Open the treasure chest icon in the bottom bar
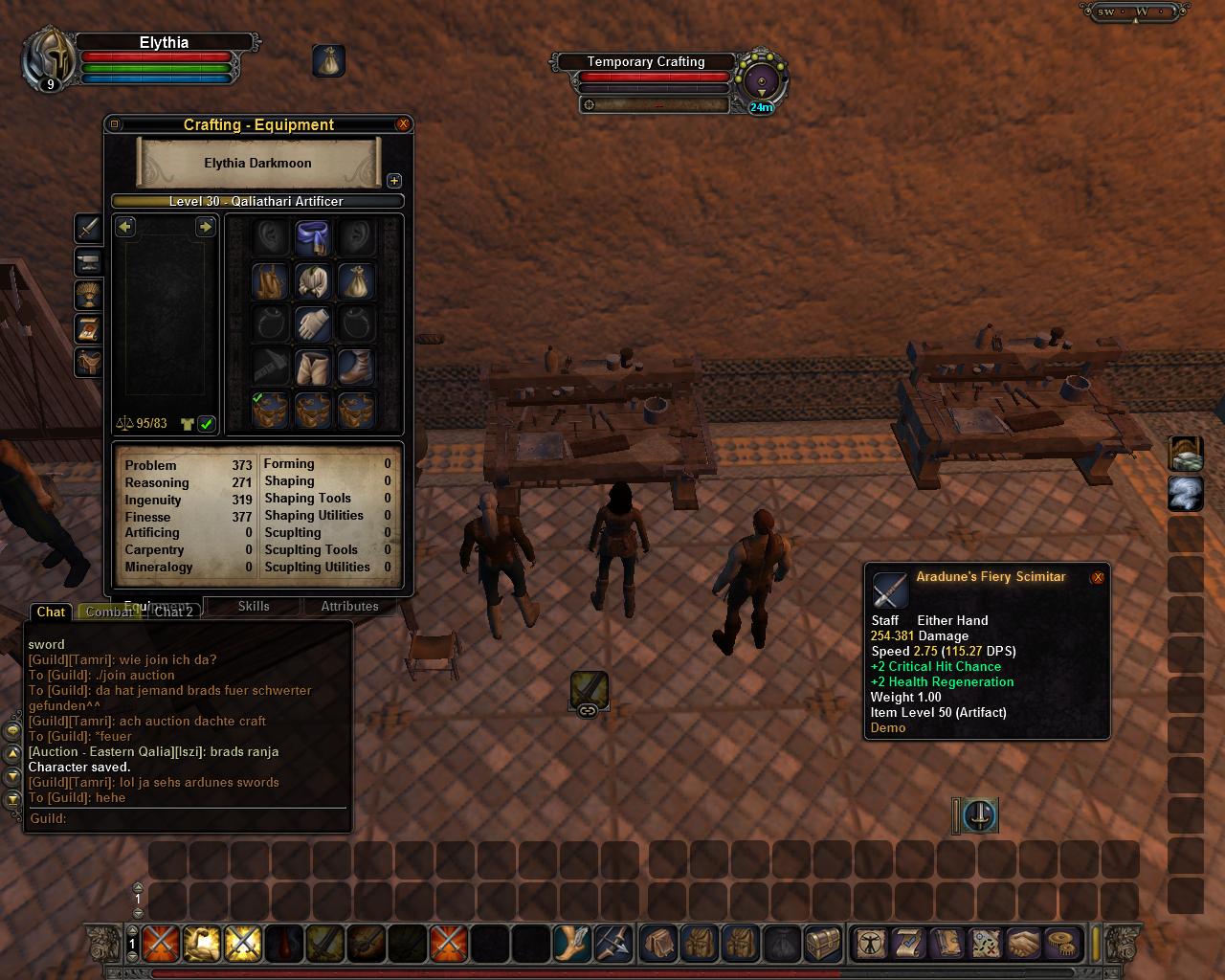1225x980 pixels. (823, 944)
